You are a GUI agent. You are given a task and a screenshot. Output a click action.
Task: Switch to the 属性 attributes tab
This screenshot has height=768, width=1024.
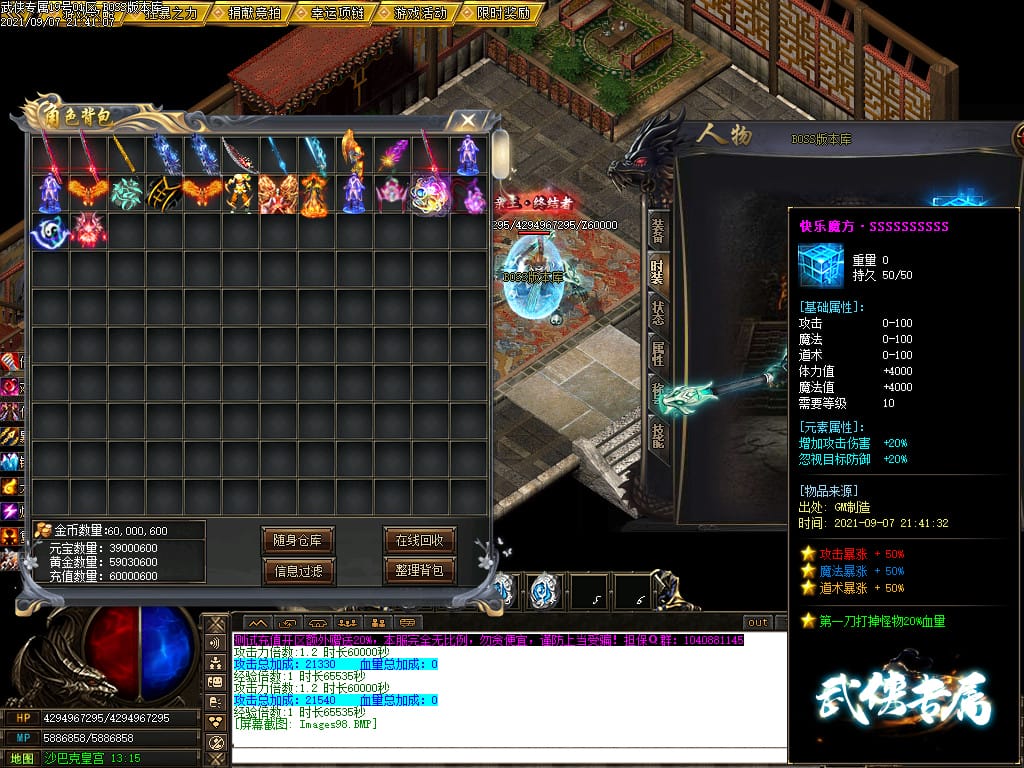[x=657, y=352]
